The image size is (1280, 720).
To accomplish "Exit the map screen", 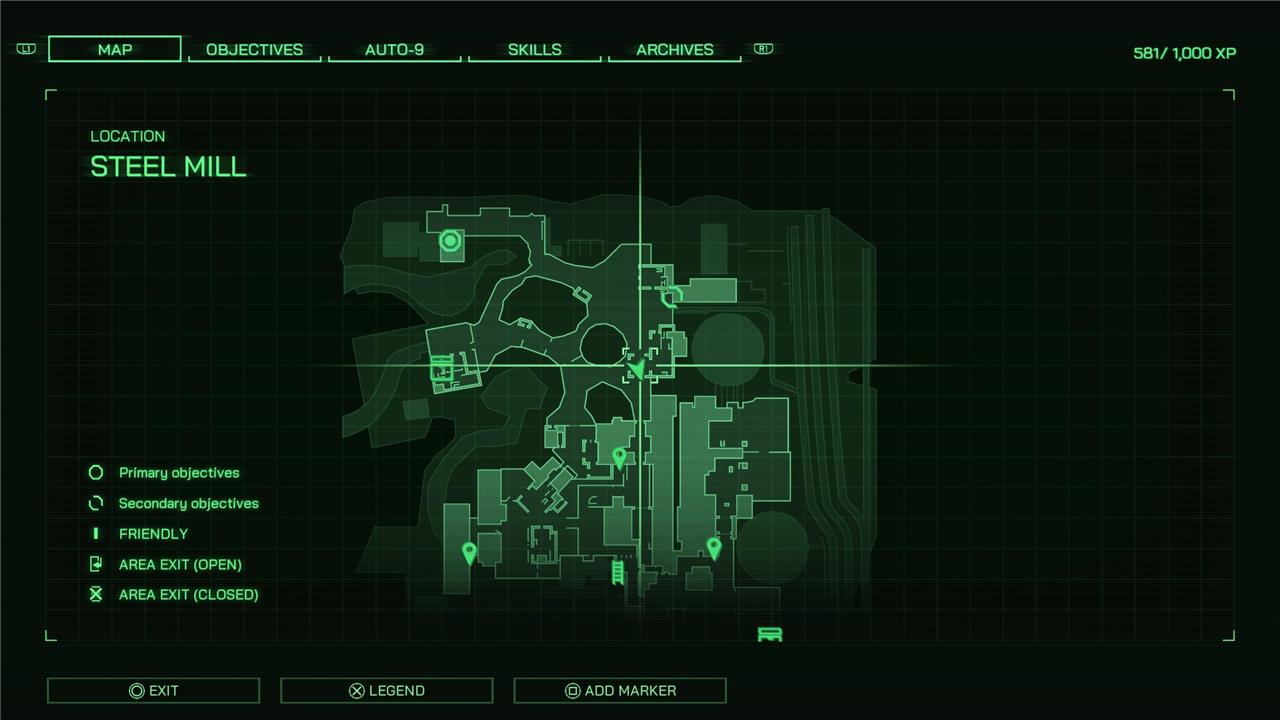I will 153,690.
